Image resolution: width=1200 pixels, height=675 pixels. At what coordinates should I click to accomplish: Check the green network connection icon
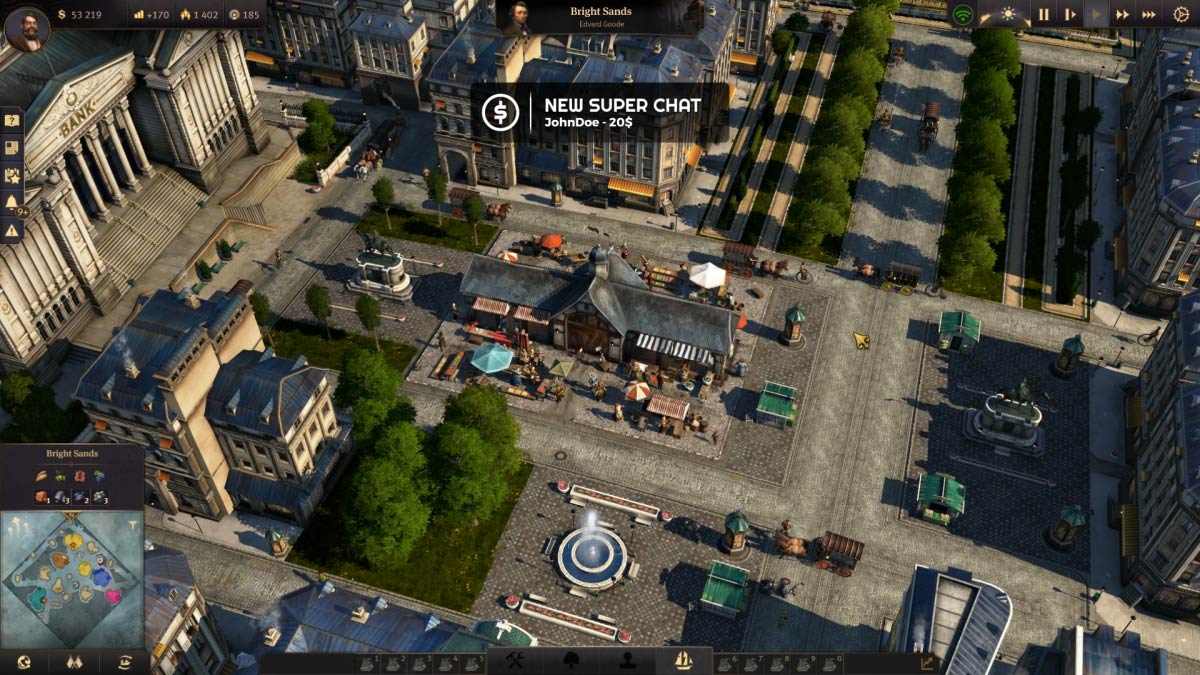pyautogui.click(x=962, y=15)
